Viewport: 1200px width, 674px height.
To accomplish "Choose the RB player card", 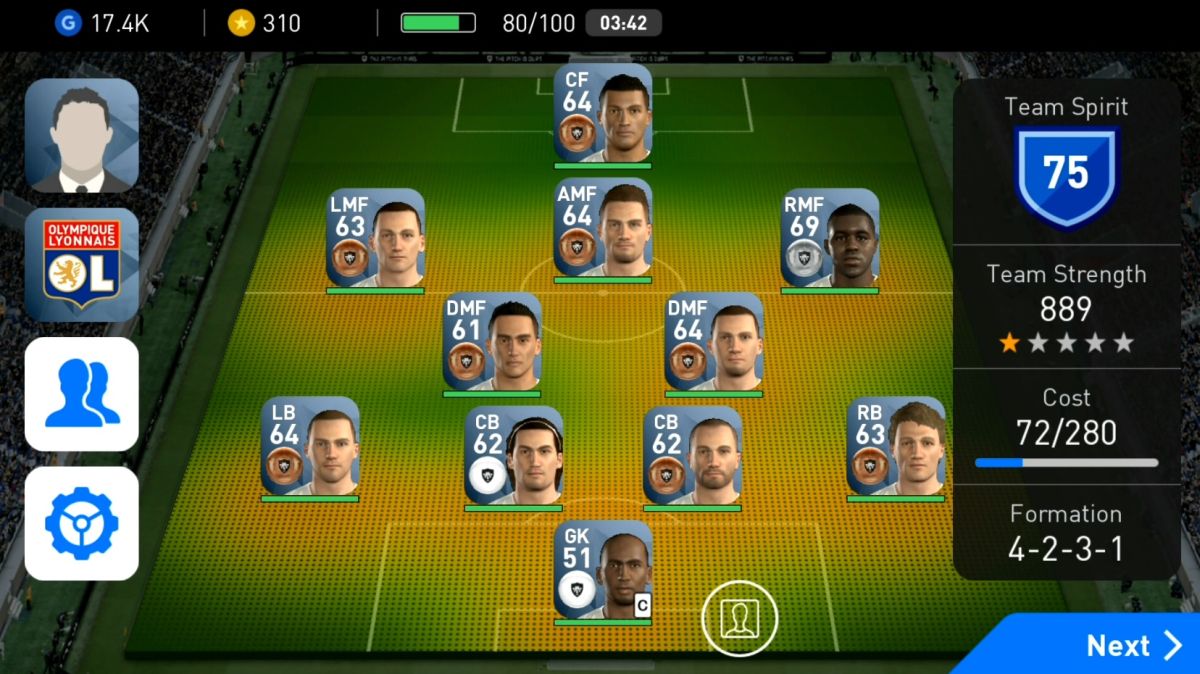I will (896, 446).
